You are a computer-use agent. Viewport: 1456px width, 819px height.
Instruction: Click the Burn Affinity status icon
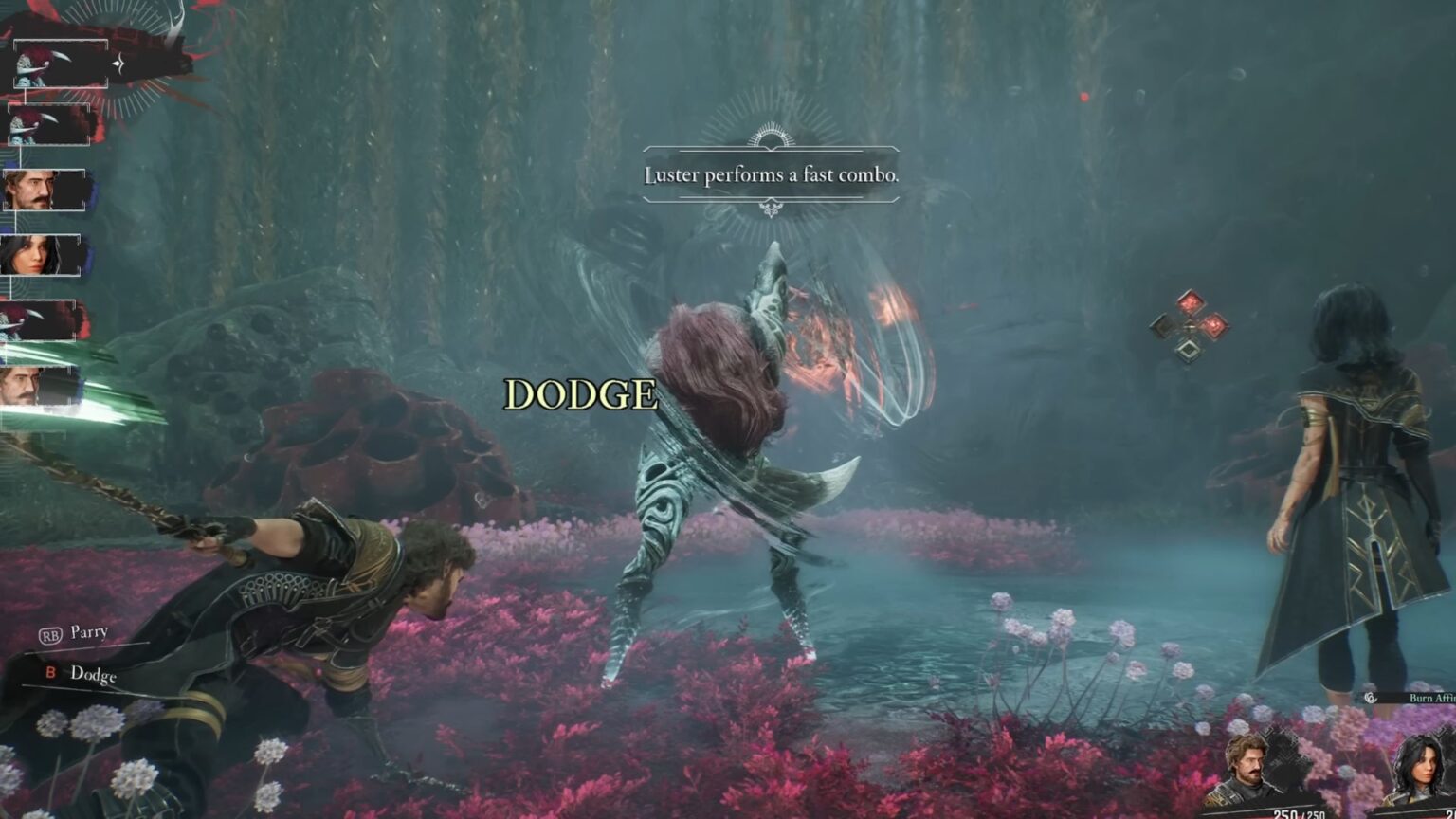[1371, 698]
